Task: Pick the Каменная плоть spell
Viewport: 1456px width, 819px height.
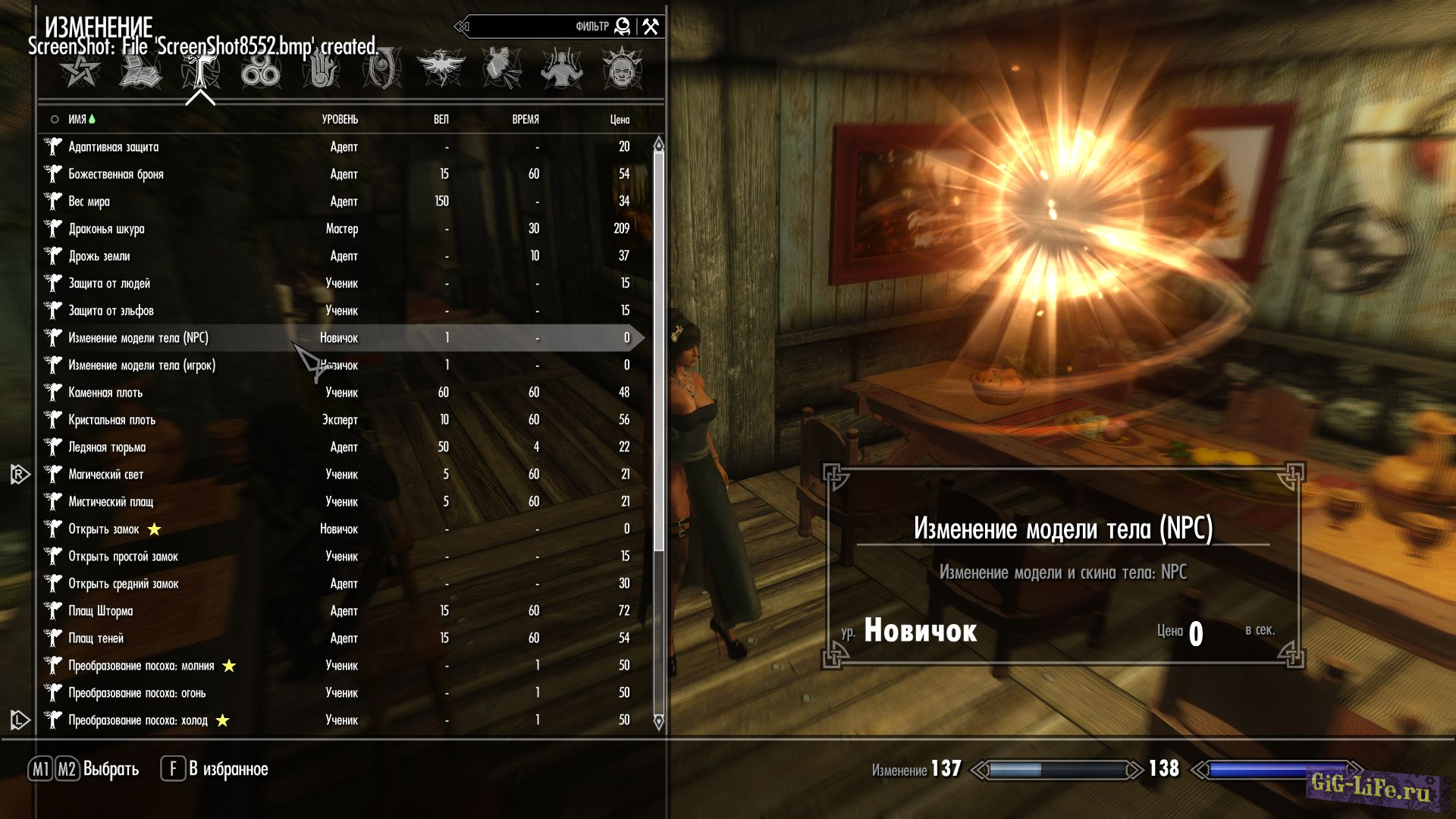Action: [x=105, y=393]
